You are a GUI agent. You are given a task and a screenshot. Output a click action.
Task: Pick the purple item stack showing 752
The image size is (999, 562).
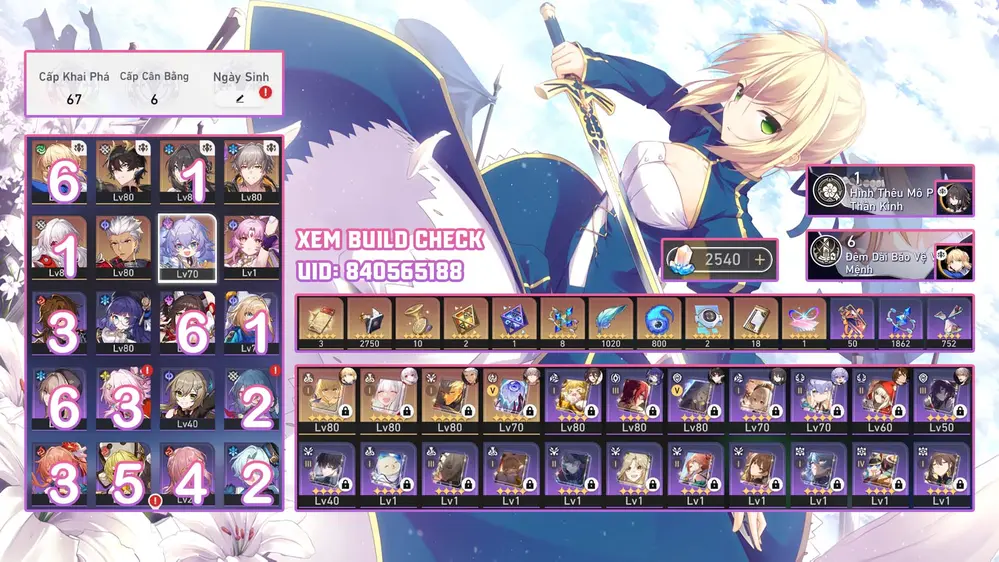pyautogui.click(x=949, y=321)
